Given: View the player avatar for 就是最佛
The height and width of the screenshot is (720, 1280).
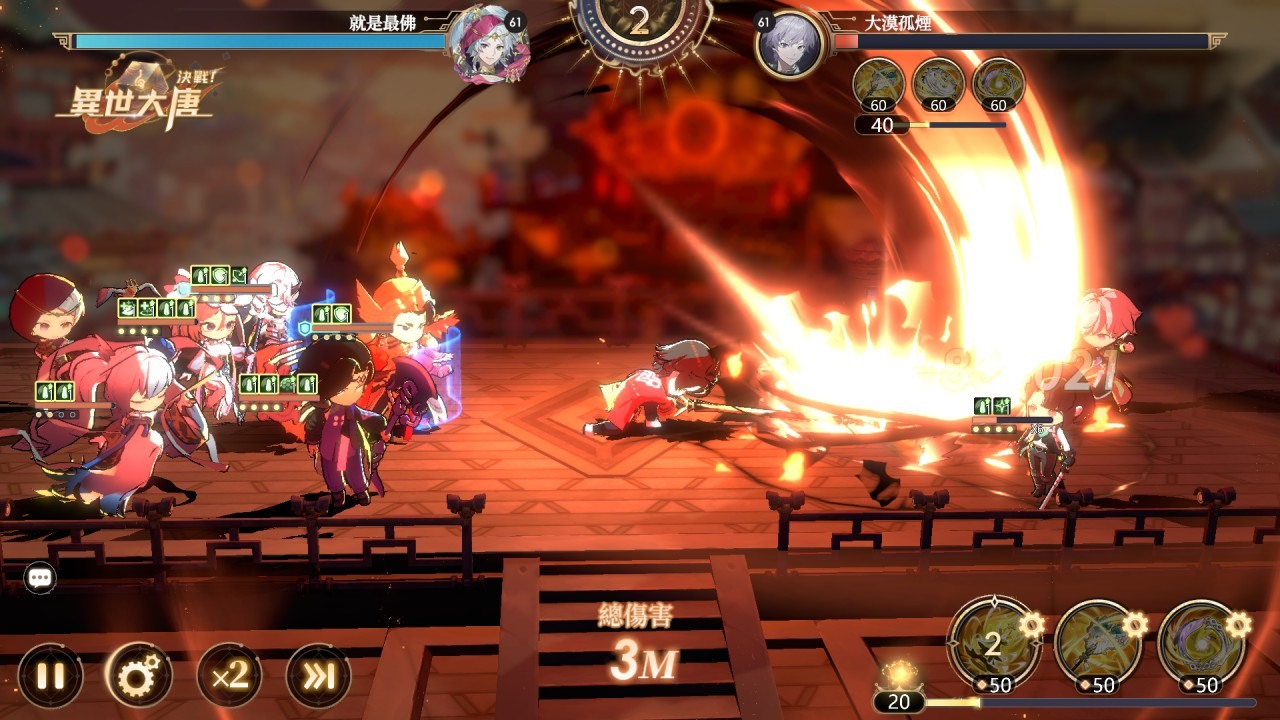Looking at the screenshot, I should (x=487, y=43).
